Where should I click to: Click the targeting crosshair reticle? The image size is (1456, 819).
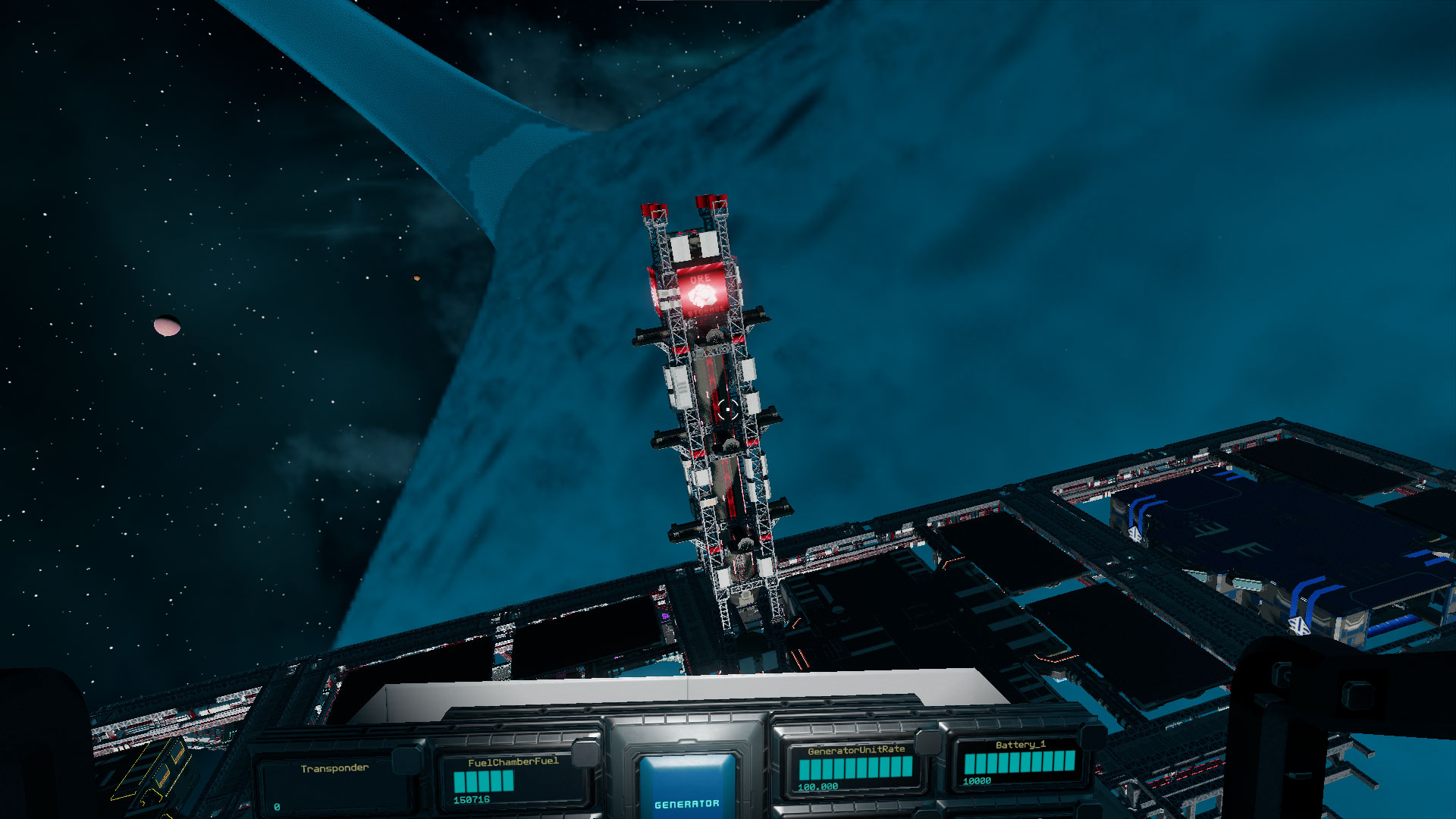point(728,409)
